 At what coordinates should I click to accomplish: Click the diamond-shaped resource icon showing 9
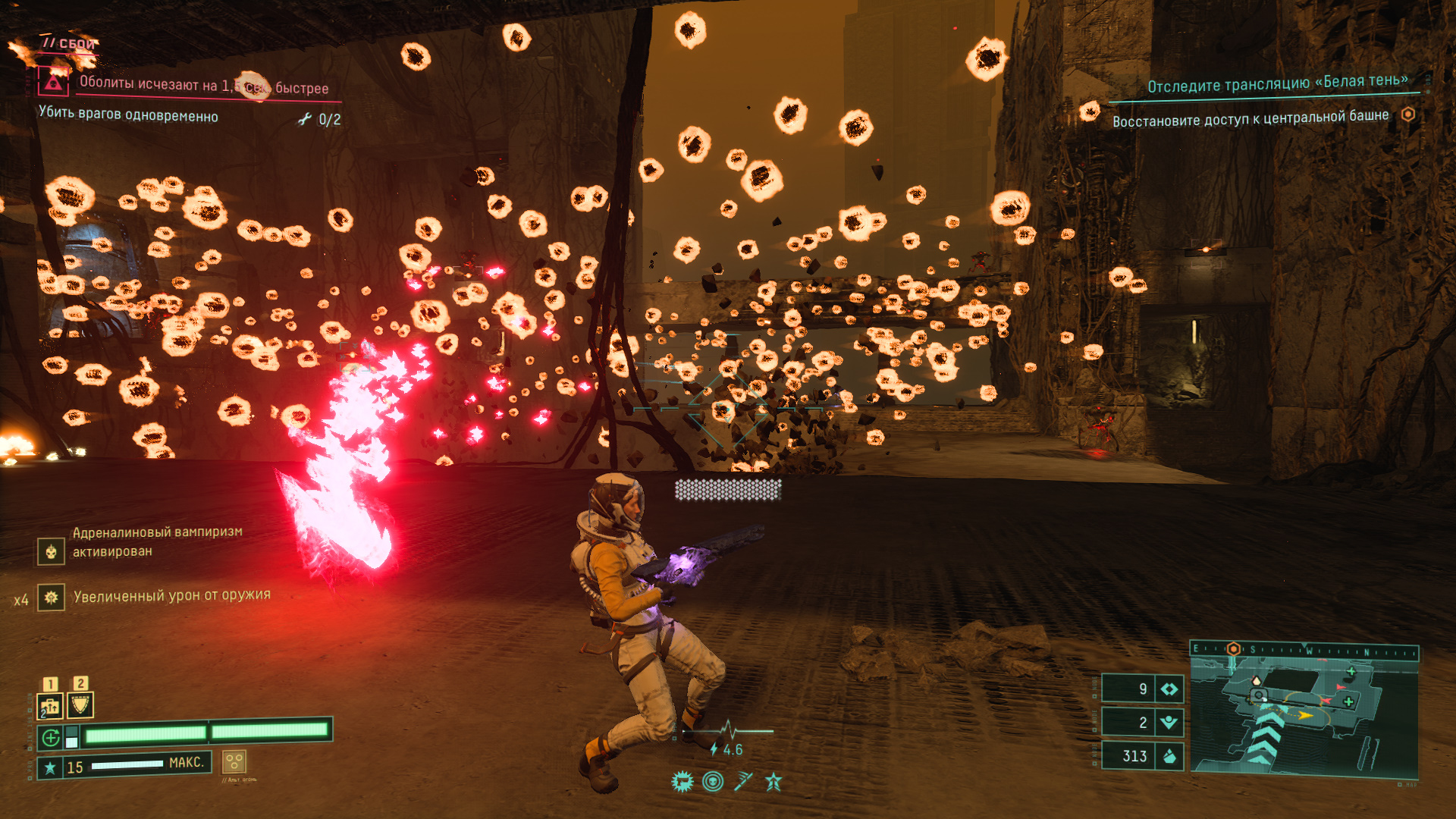tap(1169, 689)
